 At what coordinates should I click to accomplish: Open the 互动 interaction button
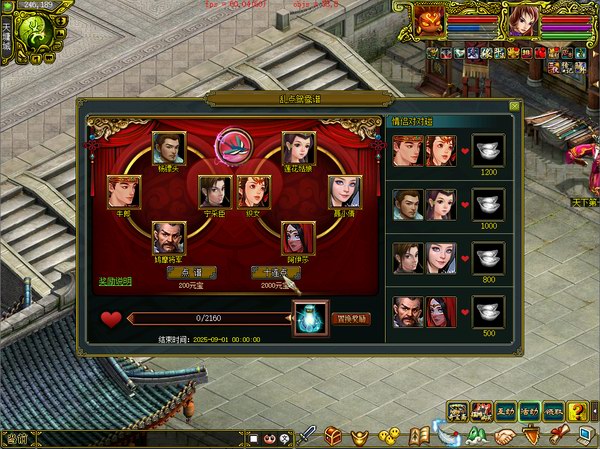[x=506, y=410]
